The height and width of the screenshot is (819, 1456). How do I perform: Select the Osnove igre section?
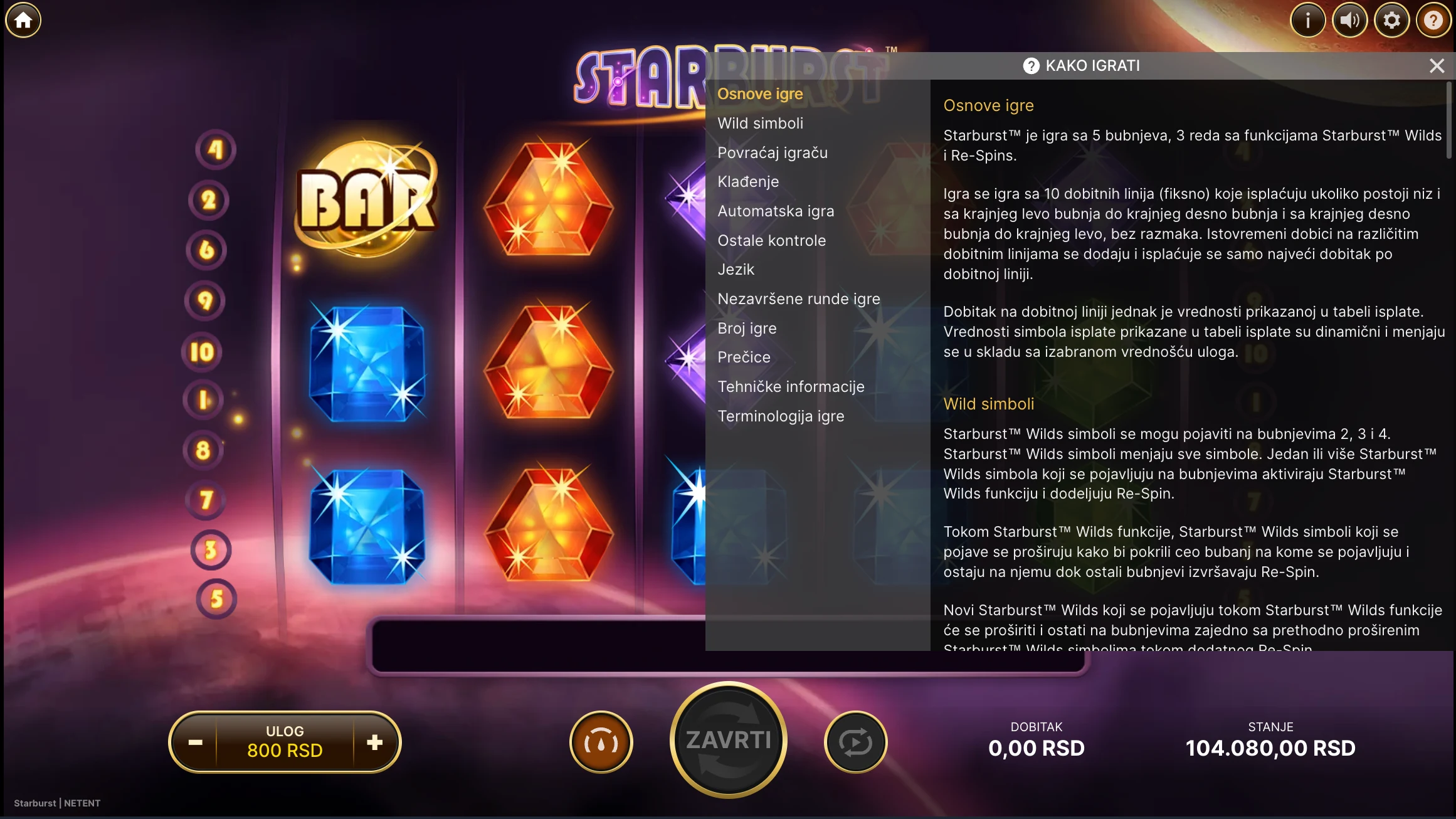click(x=760, y=94)
